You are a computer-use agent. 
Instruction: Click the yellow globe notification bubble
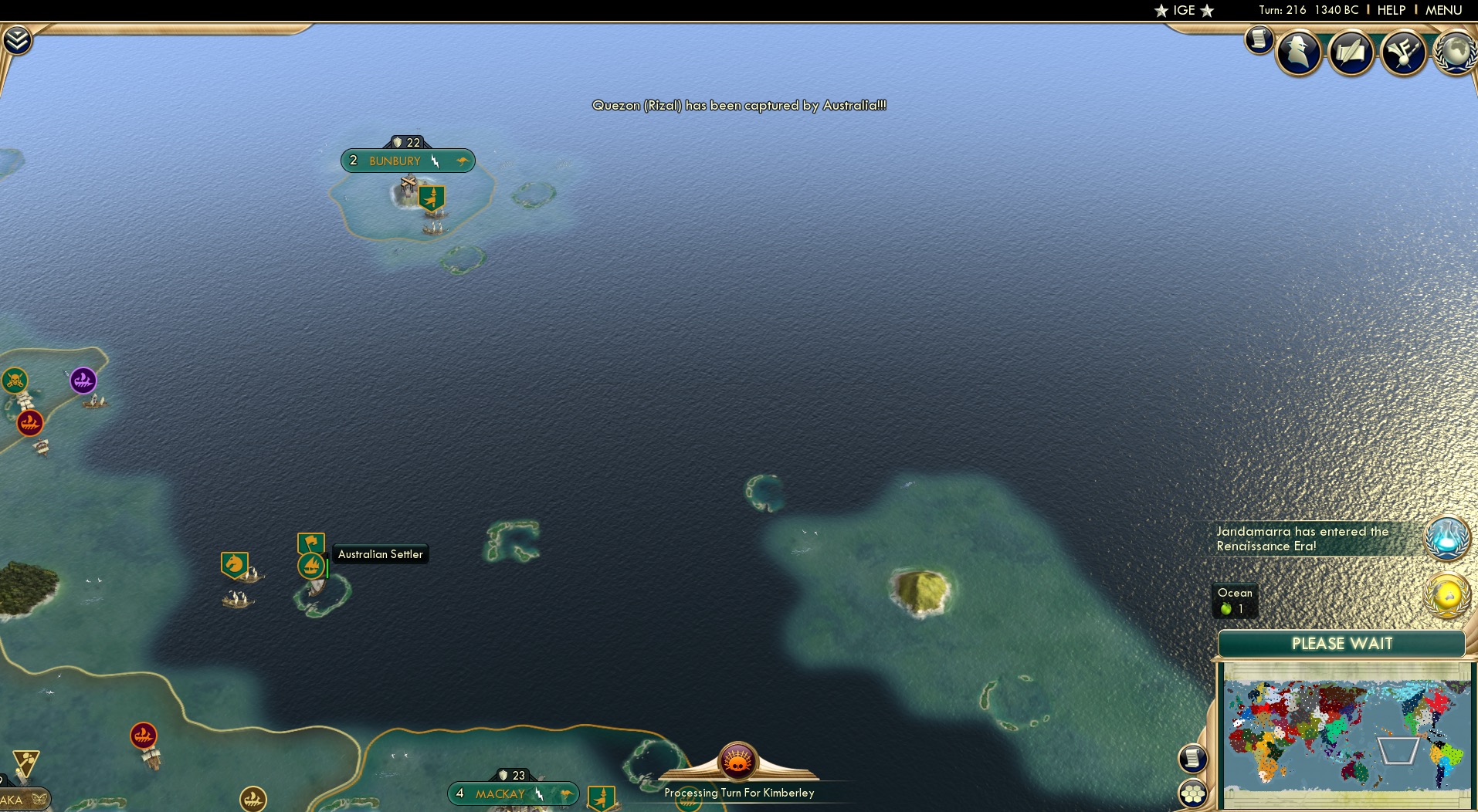[1448, 595]
